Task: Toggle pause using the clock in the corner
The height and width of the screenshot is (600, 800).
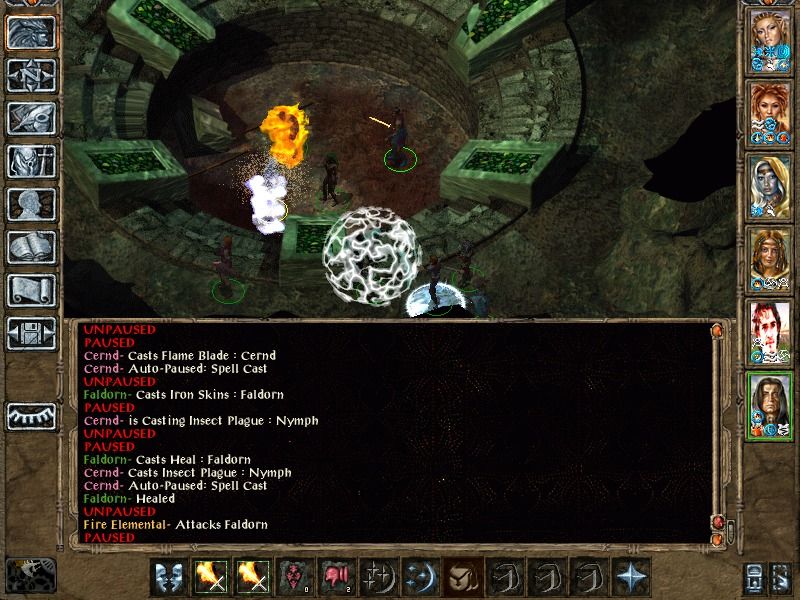Action: tap(29, 575)
